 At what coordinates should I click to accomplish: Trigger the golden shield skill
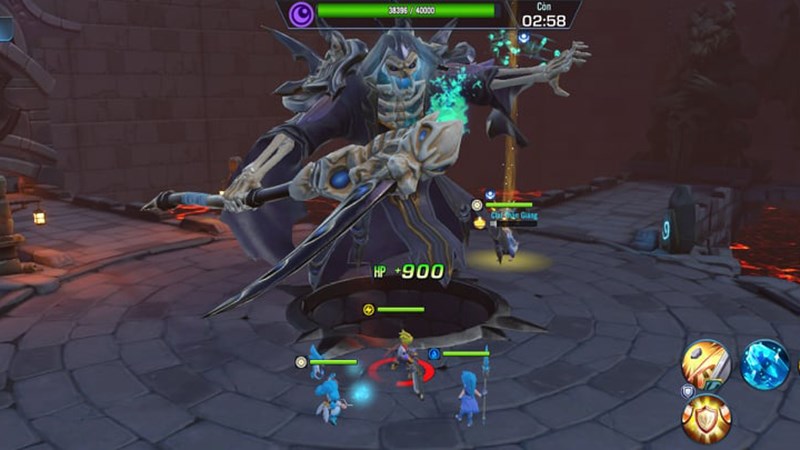coord(706,419)
